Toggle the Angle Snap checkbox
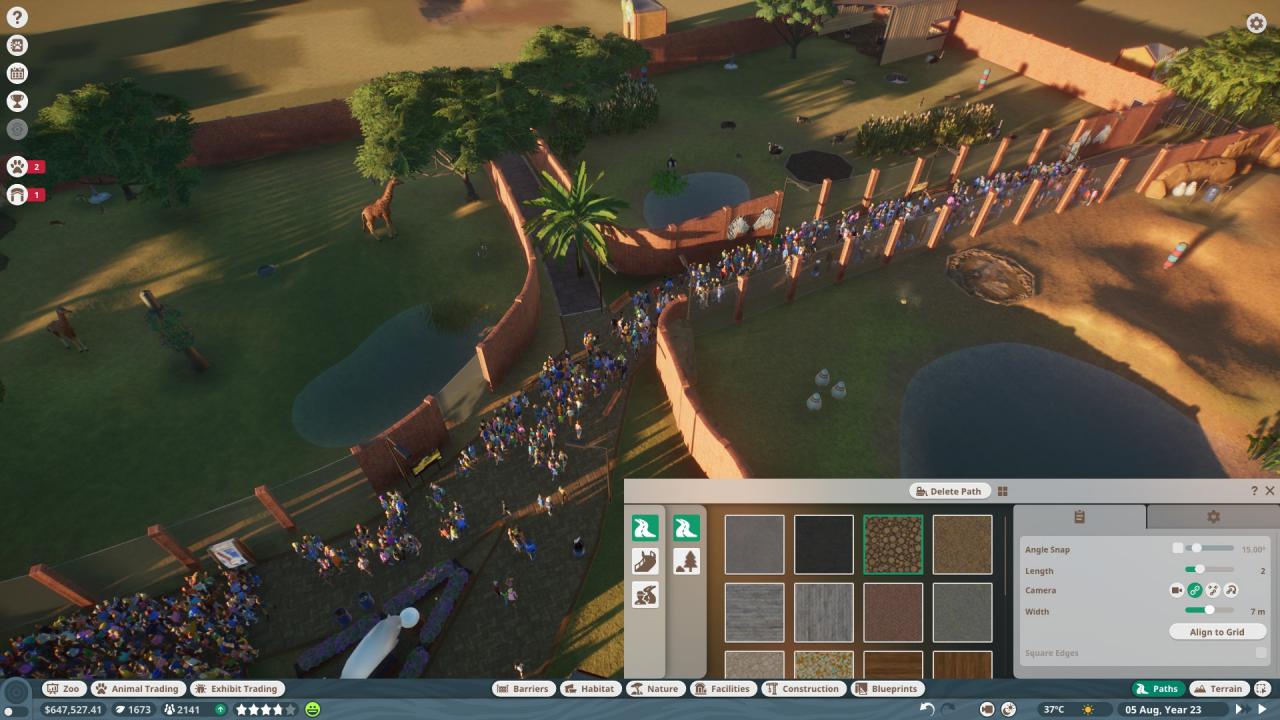The image size is (1280, 720). (x=1178, y=548)
